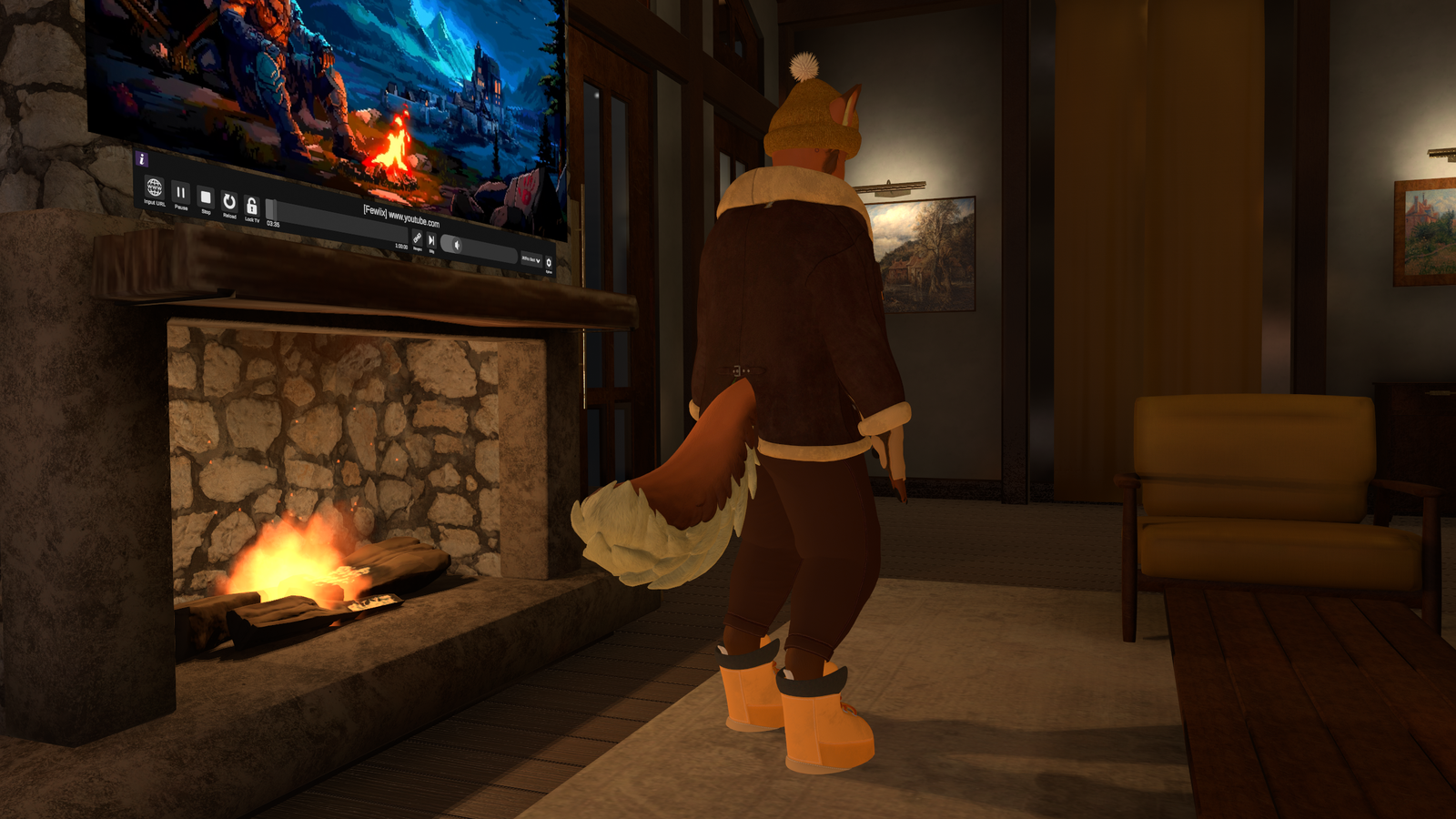Click the Pause label under its icon
This screenshot has height=819, width=1456.
180,208
